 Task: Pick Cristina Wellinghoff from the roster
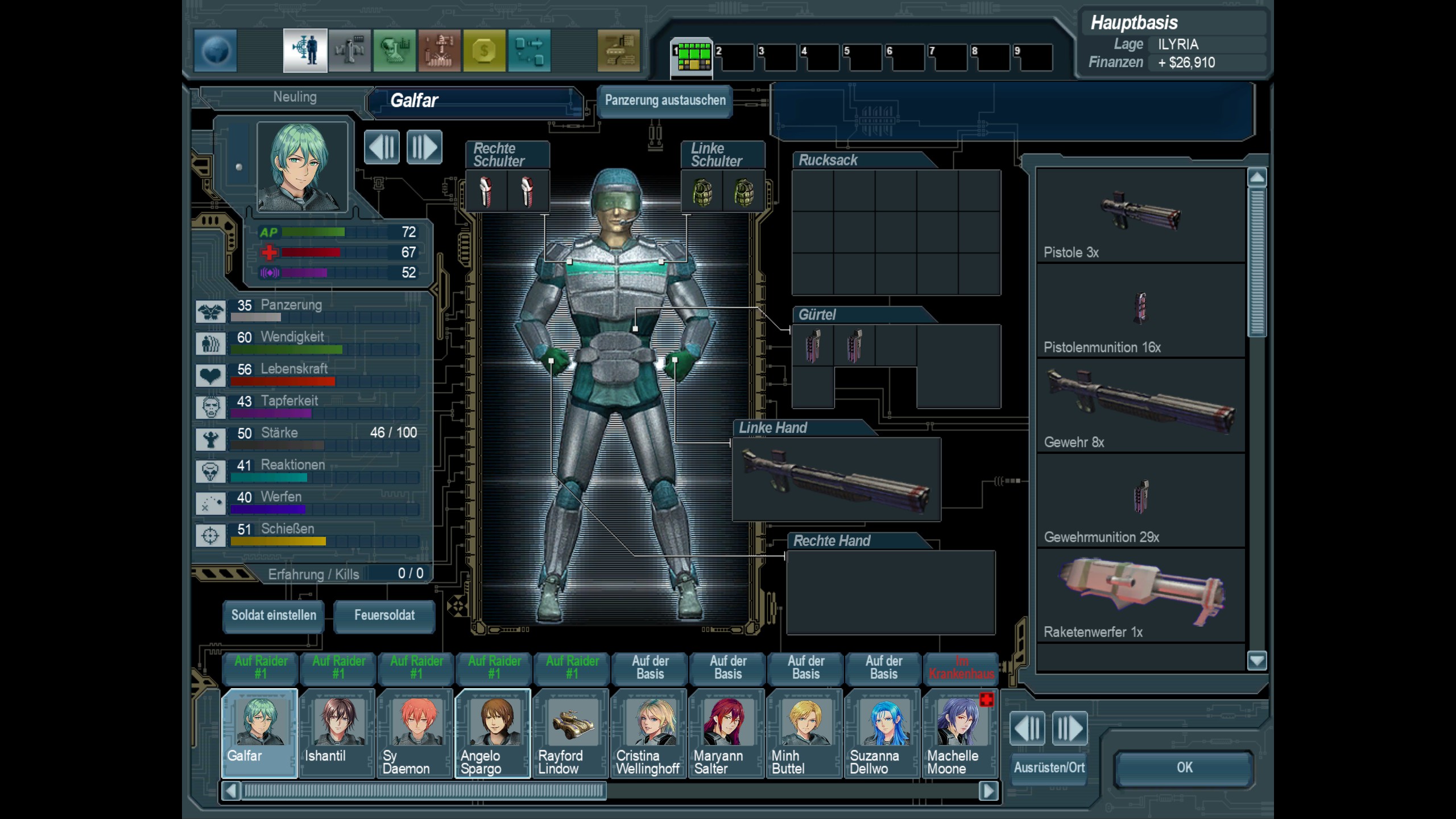(x=649, y=732)
